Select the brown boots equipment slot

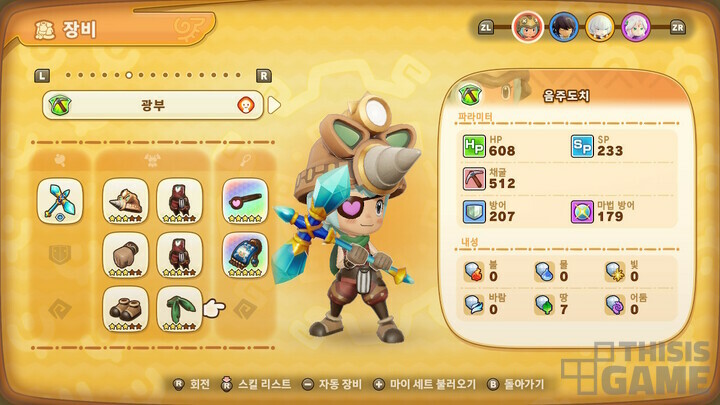(126, 308)
